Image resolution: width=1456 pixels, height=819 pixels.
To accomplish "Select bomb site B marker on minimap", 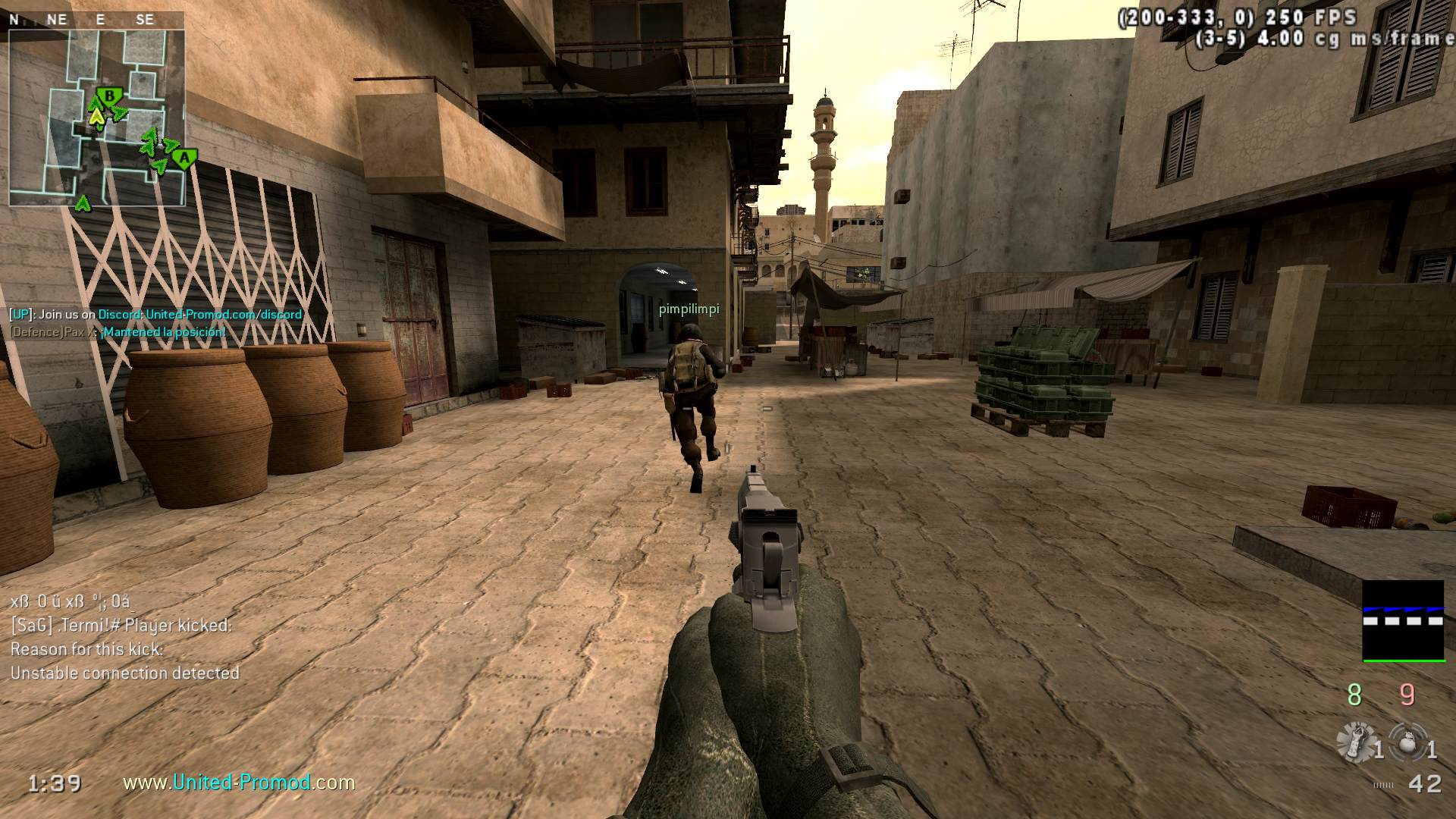I will tap(111, 97).
